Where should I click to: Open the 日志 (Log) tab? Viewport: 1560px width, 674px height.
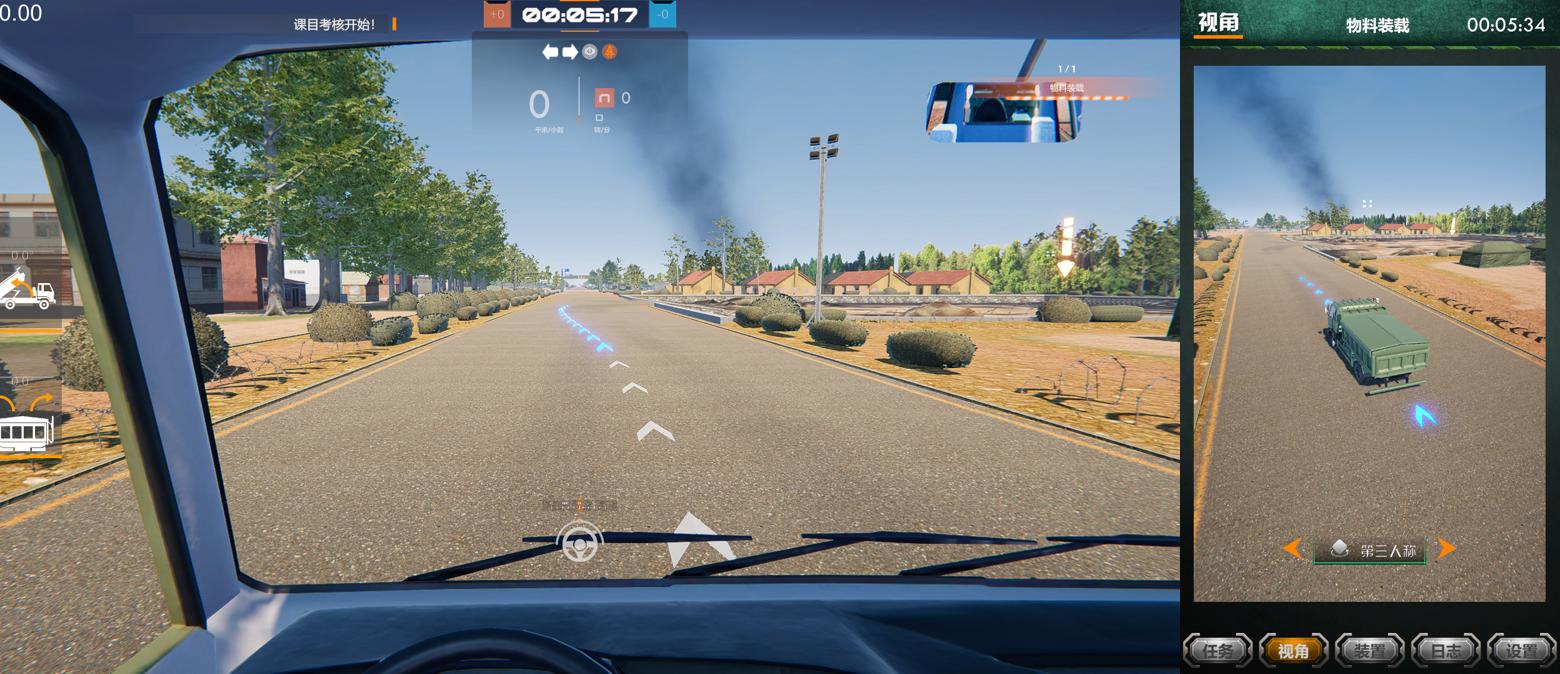point(1445,651)
